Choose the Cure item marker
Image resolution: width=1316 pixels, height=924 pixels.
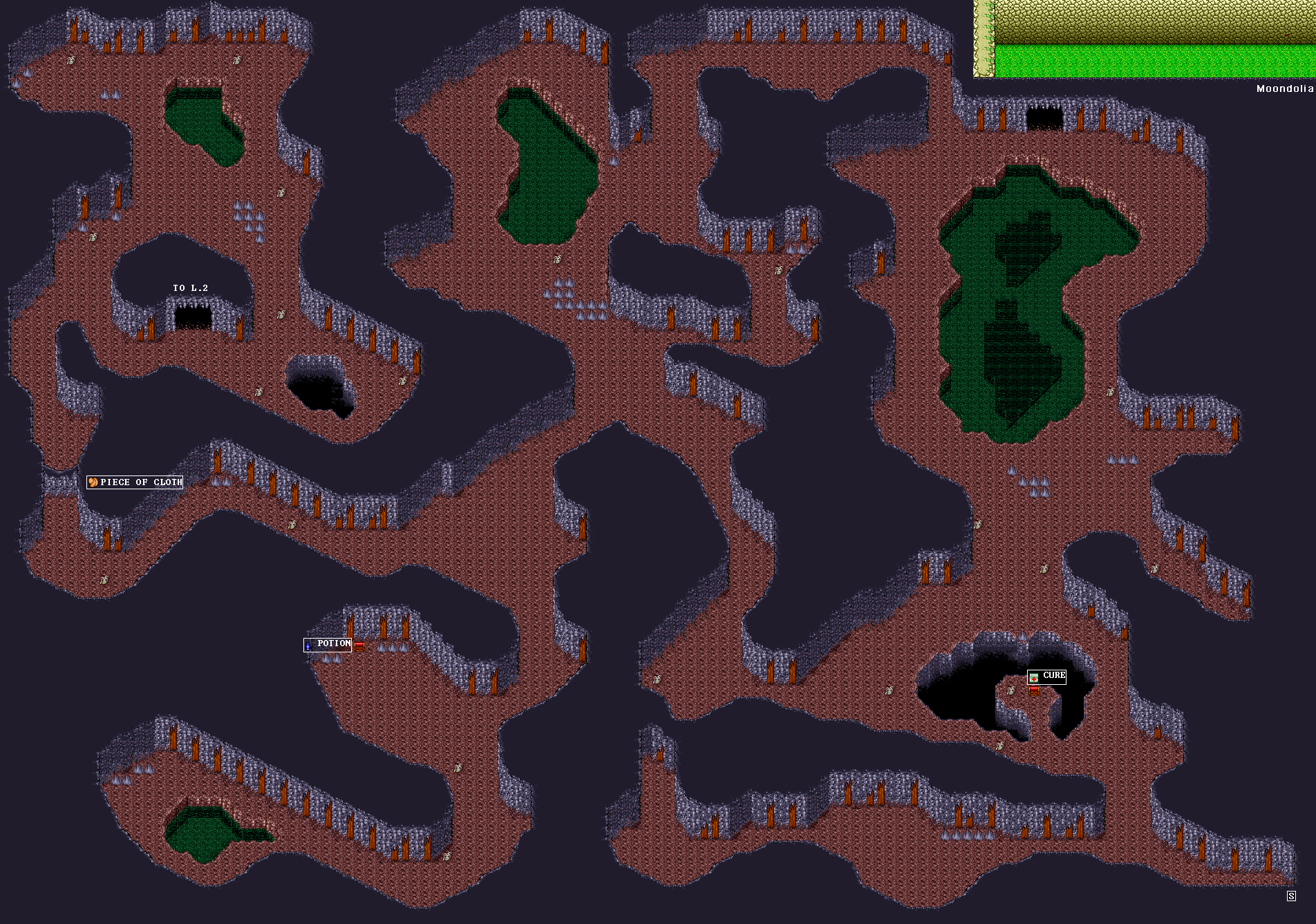pyautogui.click(x=1047, y=677)
